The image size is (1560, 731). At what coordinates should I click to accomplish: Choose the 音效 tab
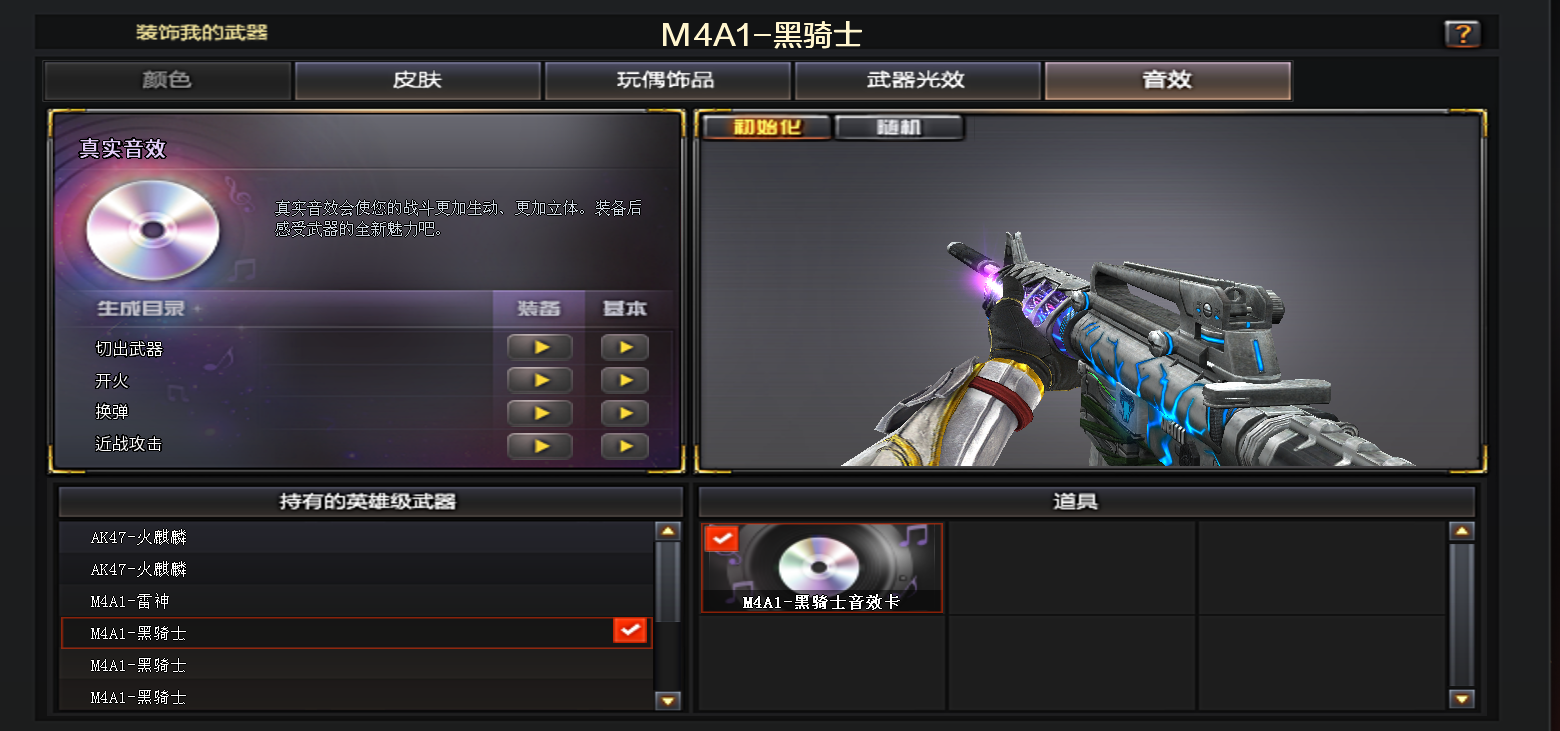[1167, 80]
